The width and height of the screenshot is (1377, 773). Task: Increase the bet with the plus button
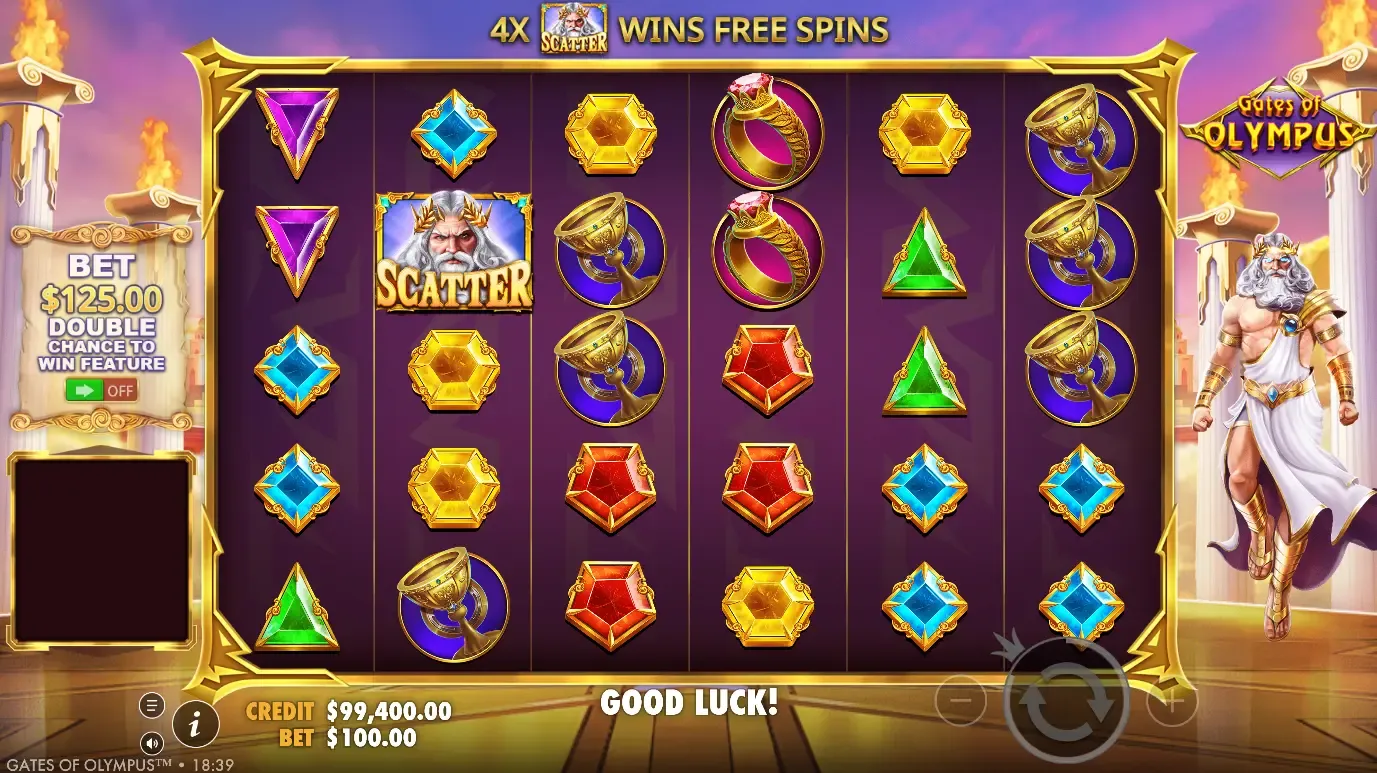click(1171, 703)
